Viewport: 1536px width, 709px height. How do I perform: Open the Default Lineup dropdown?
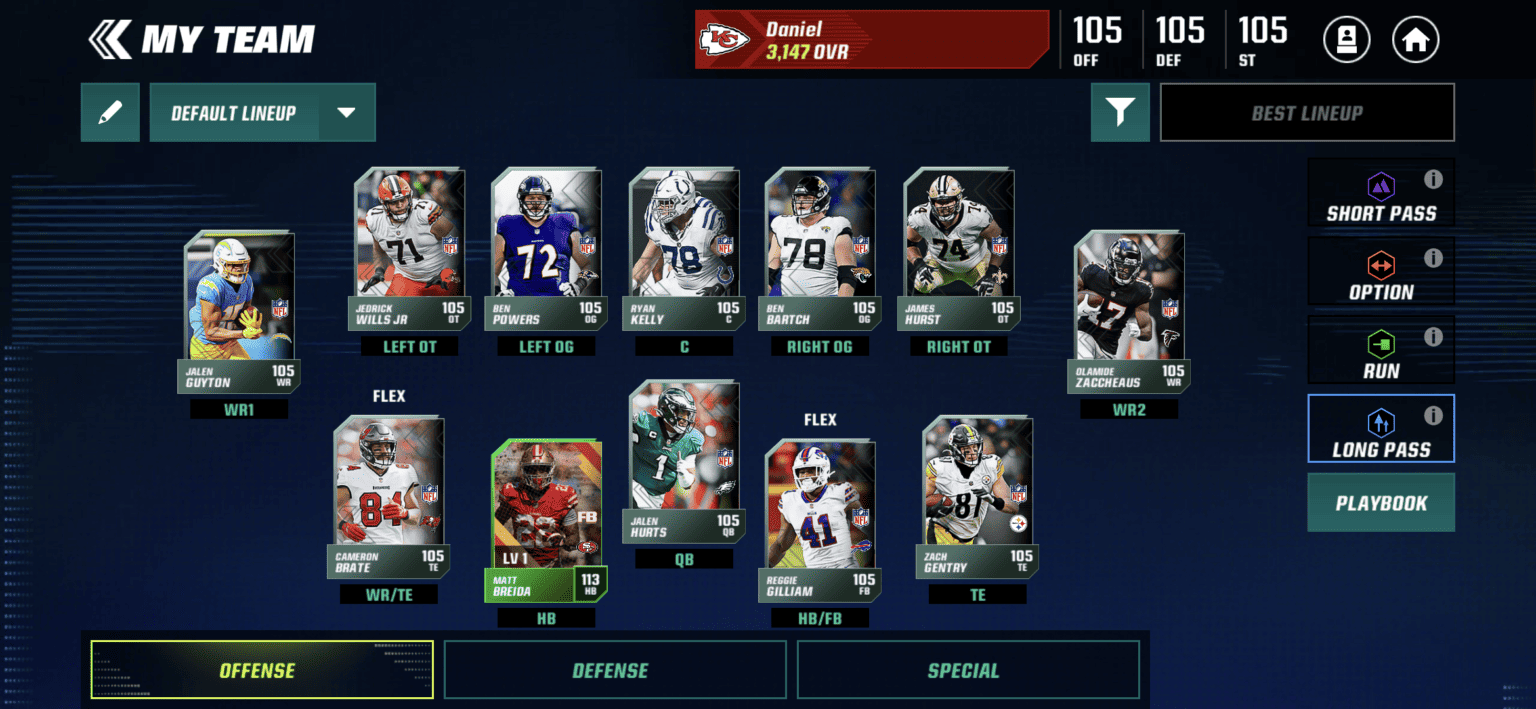click(346, 113)
